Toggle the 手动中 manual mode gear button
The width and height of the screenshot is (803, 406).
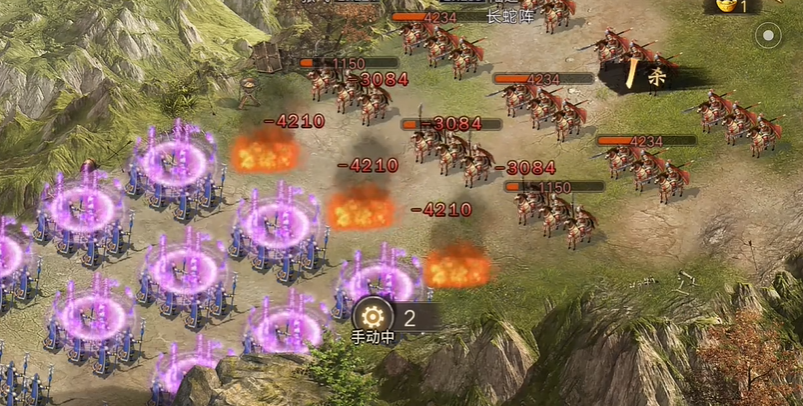pos(372,317)
